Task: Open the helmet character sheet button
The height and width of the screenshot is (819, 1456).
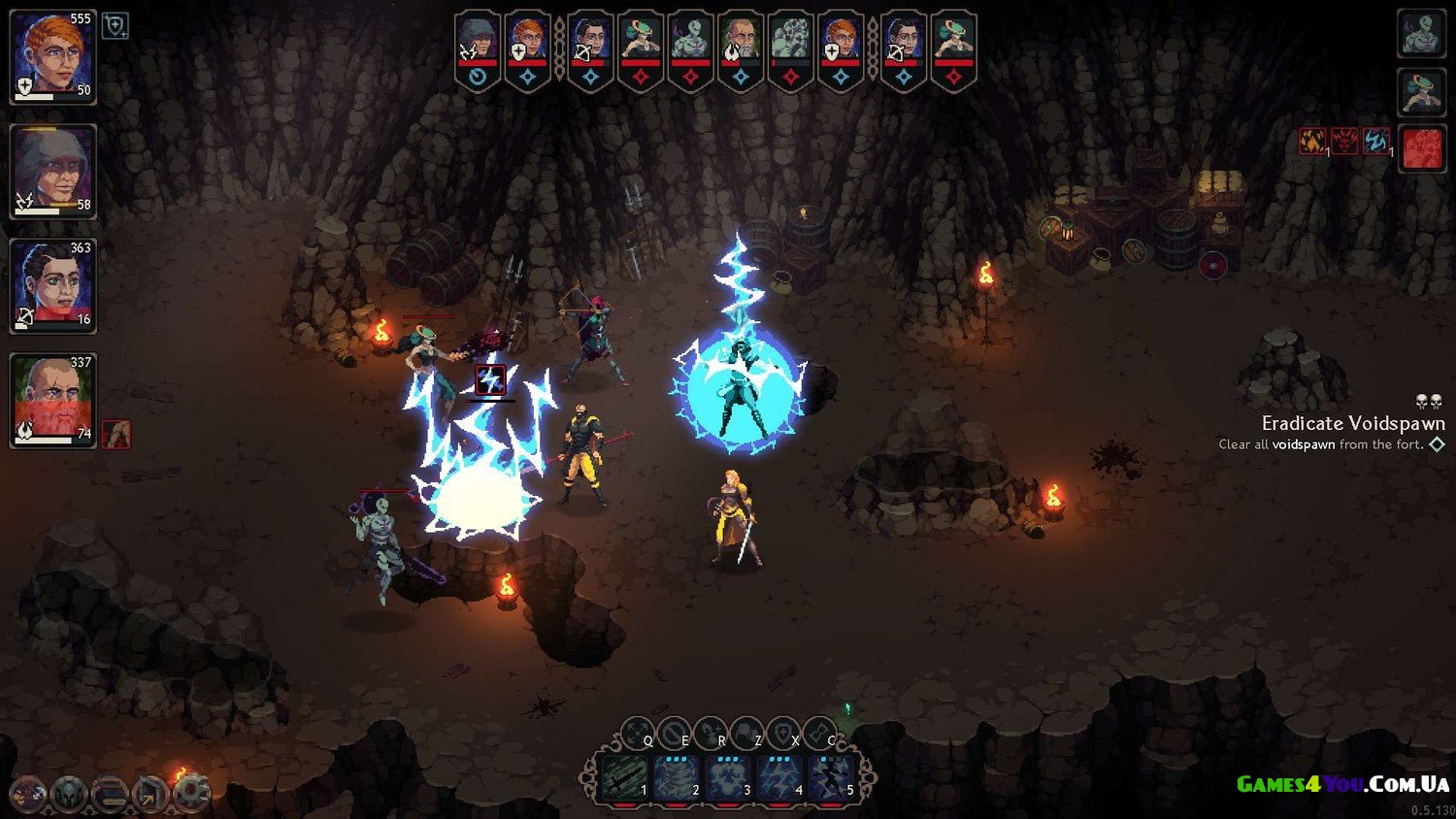Action: coord(69,793)
